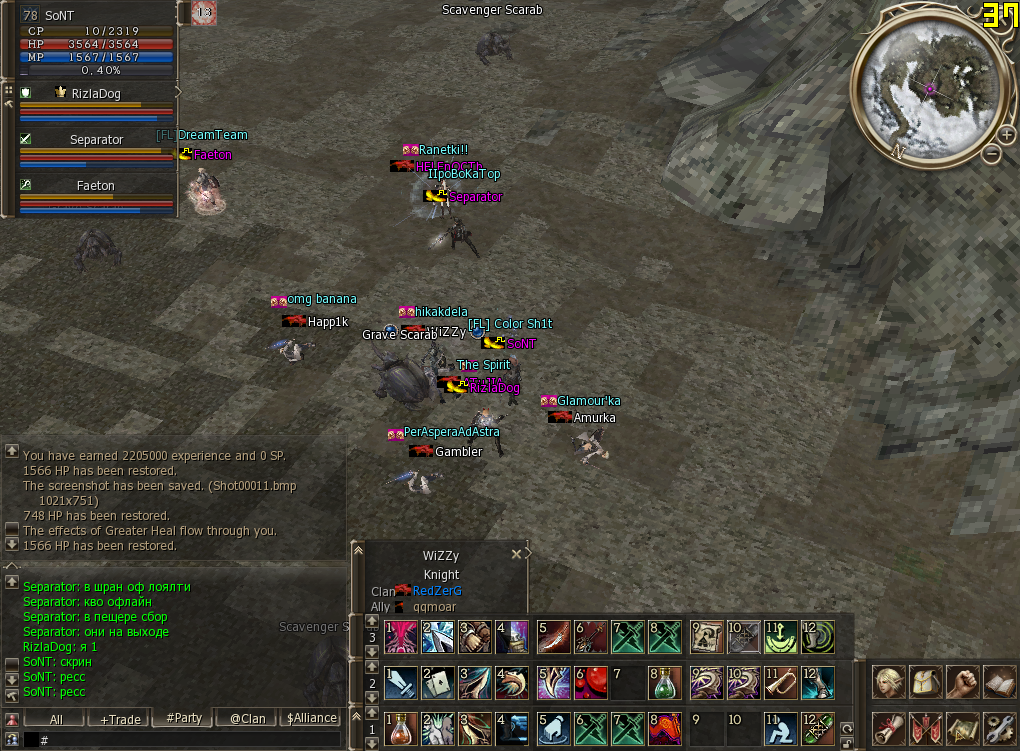Open the actions fist icon
The width and height of the screenshot is (1020, 751).
(x=961, y=682)
